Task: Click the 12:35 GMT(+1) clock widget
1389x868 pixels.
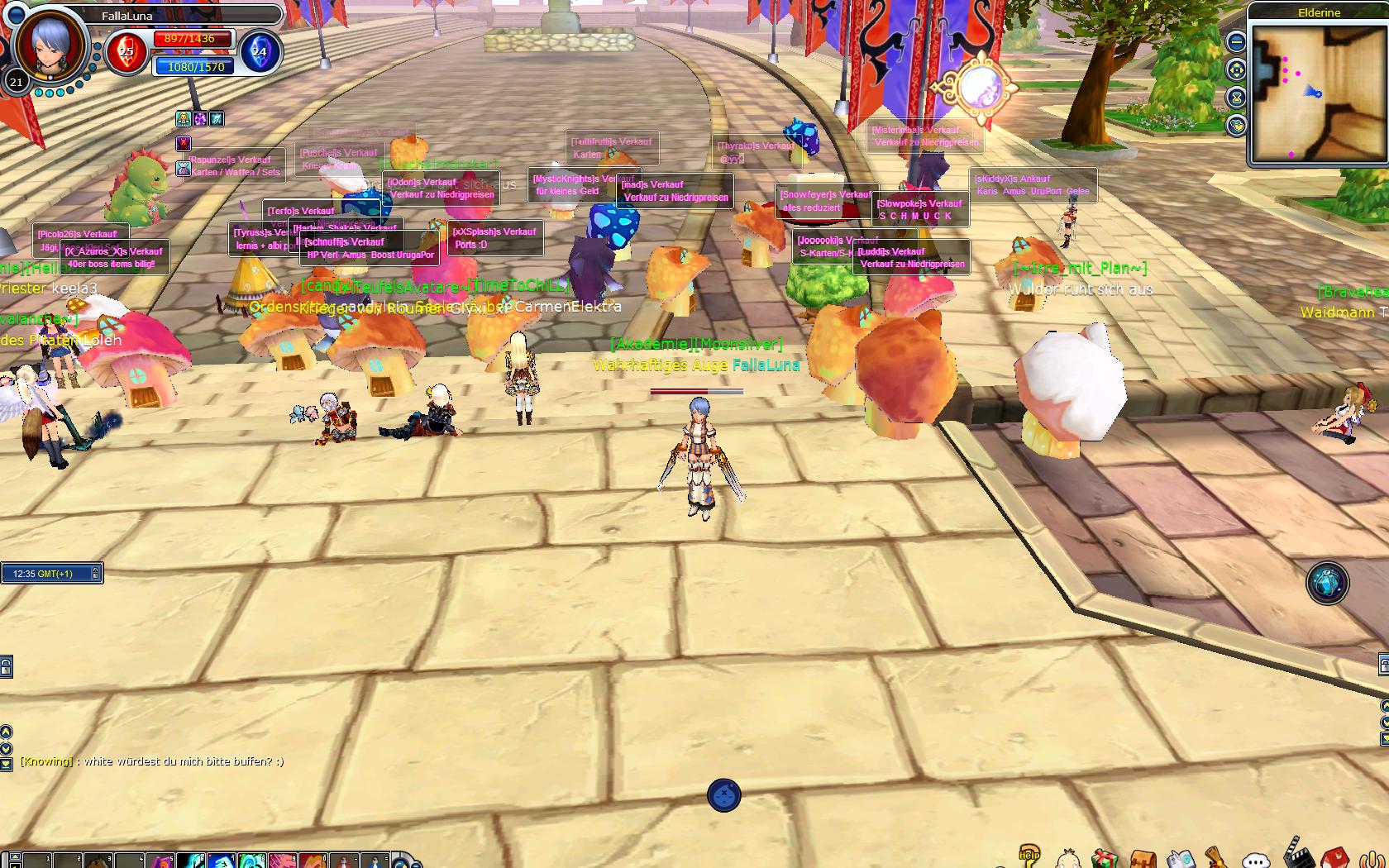Action: tap(50, 573)
